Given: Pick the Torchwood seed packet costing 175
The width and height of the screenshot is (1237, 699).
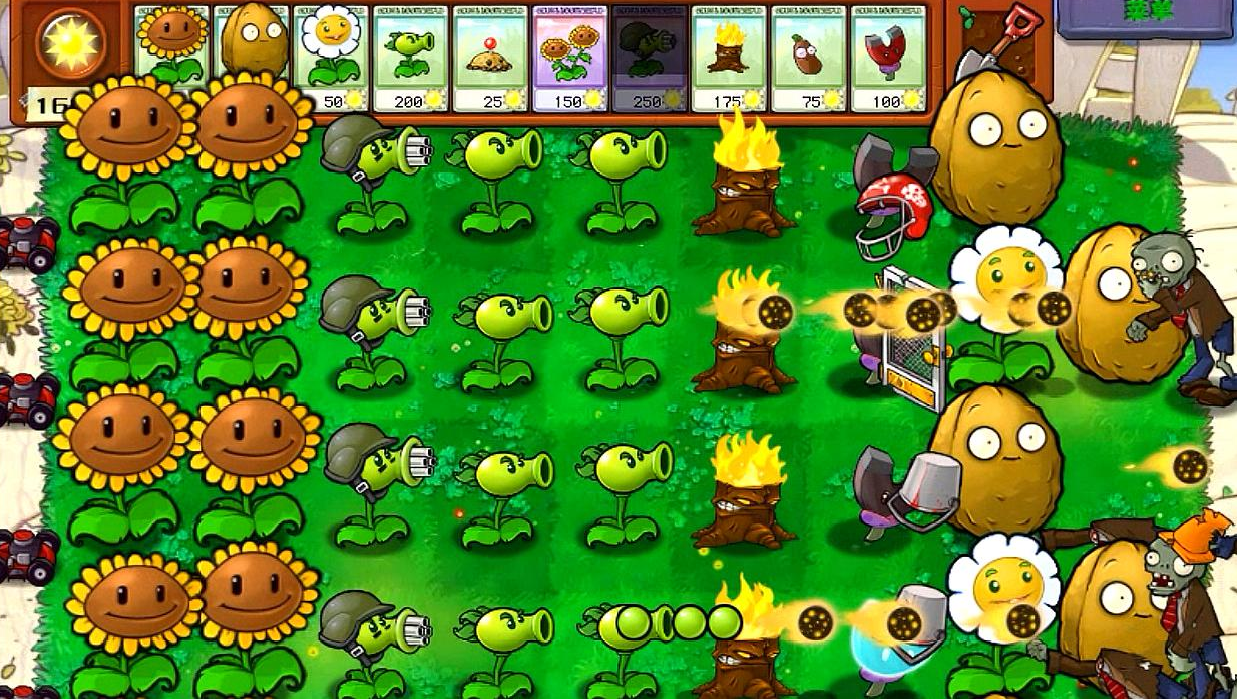Looking at the screenshot, I should [x=729, y=57].
